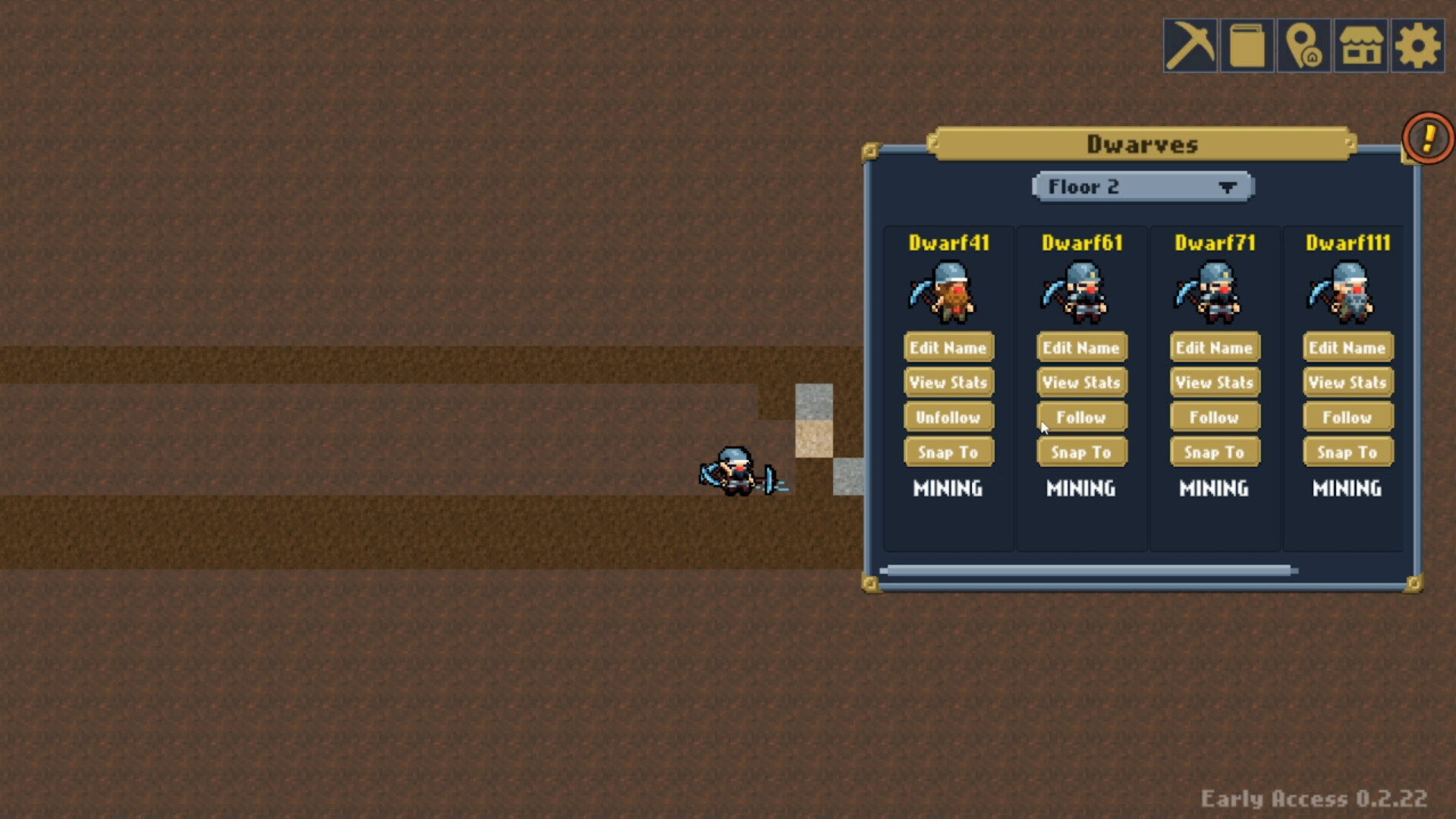Select the pickaxe mining tool

(x=1190, y=46)
